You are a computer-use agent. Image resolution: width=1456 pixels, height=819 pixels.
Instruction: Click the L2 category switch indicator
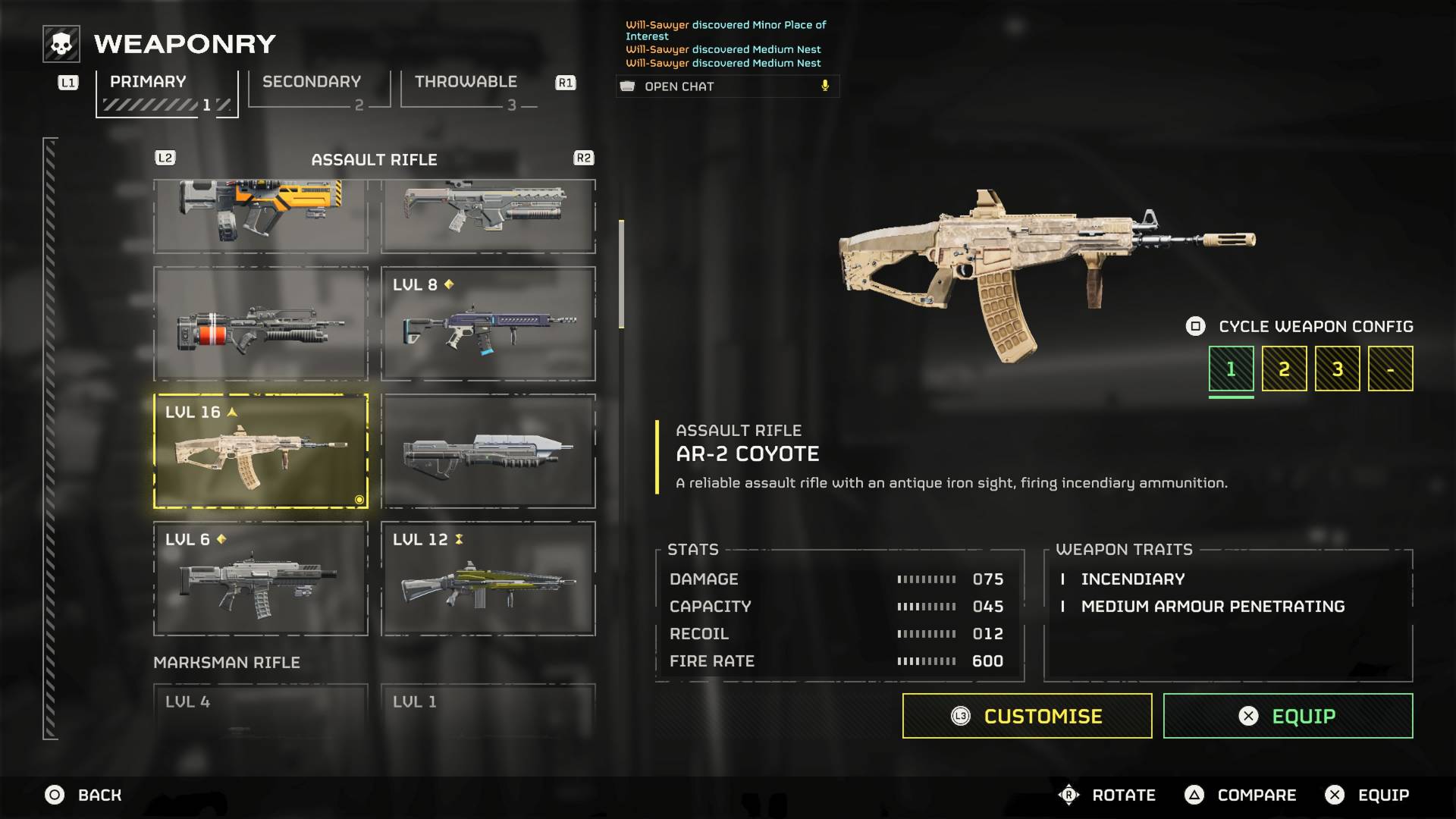pyautogui.click(x=165, y=158)
